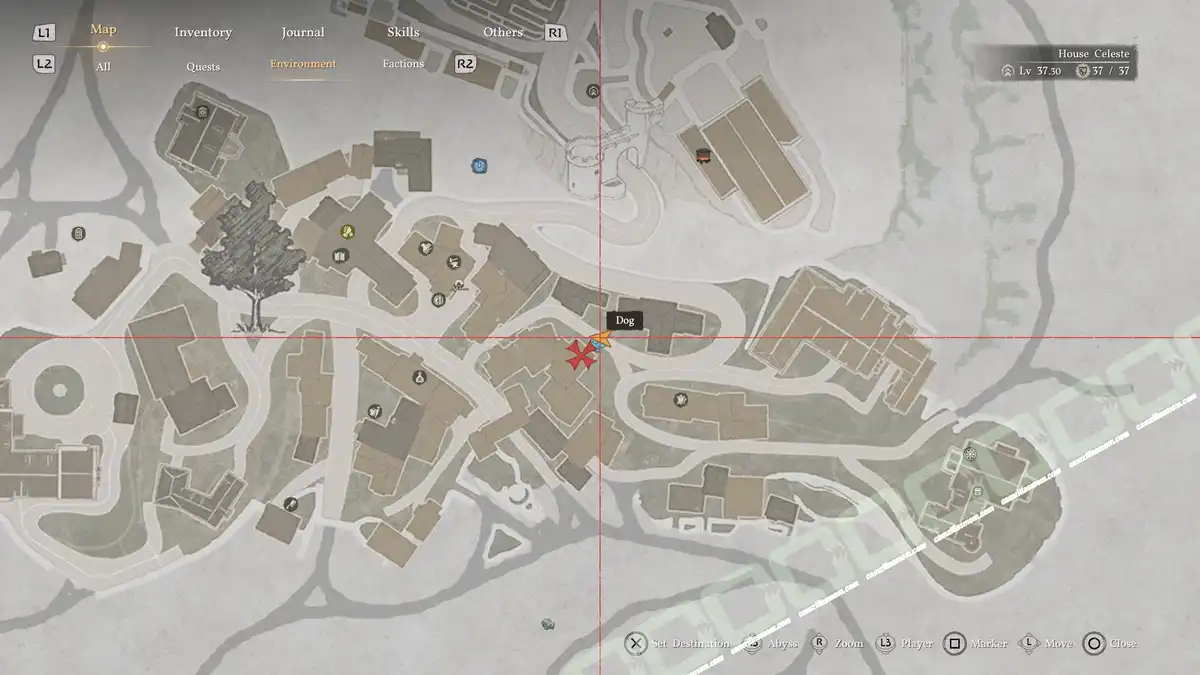
Task: Switch filter to Factions
Action: [x=403, y=64]
